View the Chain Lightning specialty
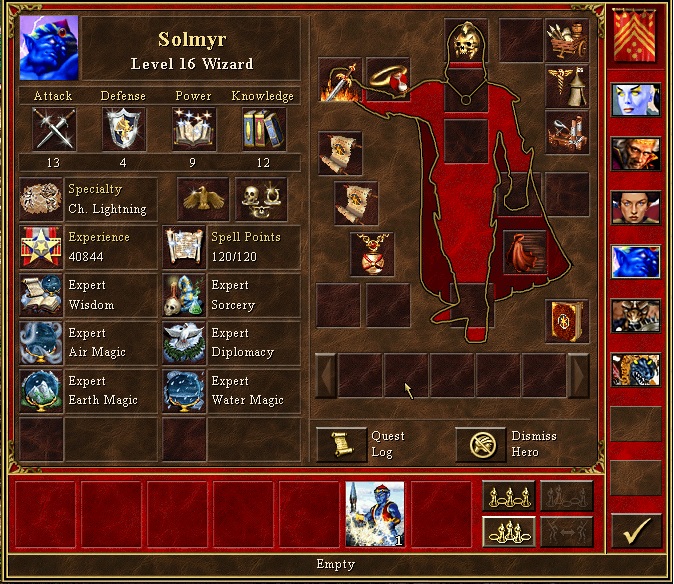This screenshot has width=674, height=584. coord(41,199)
